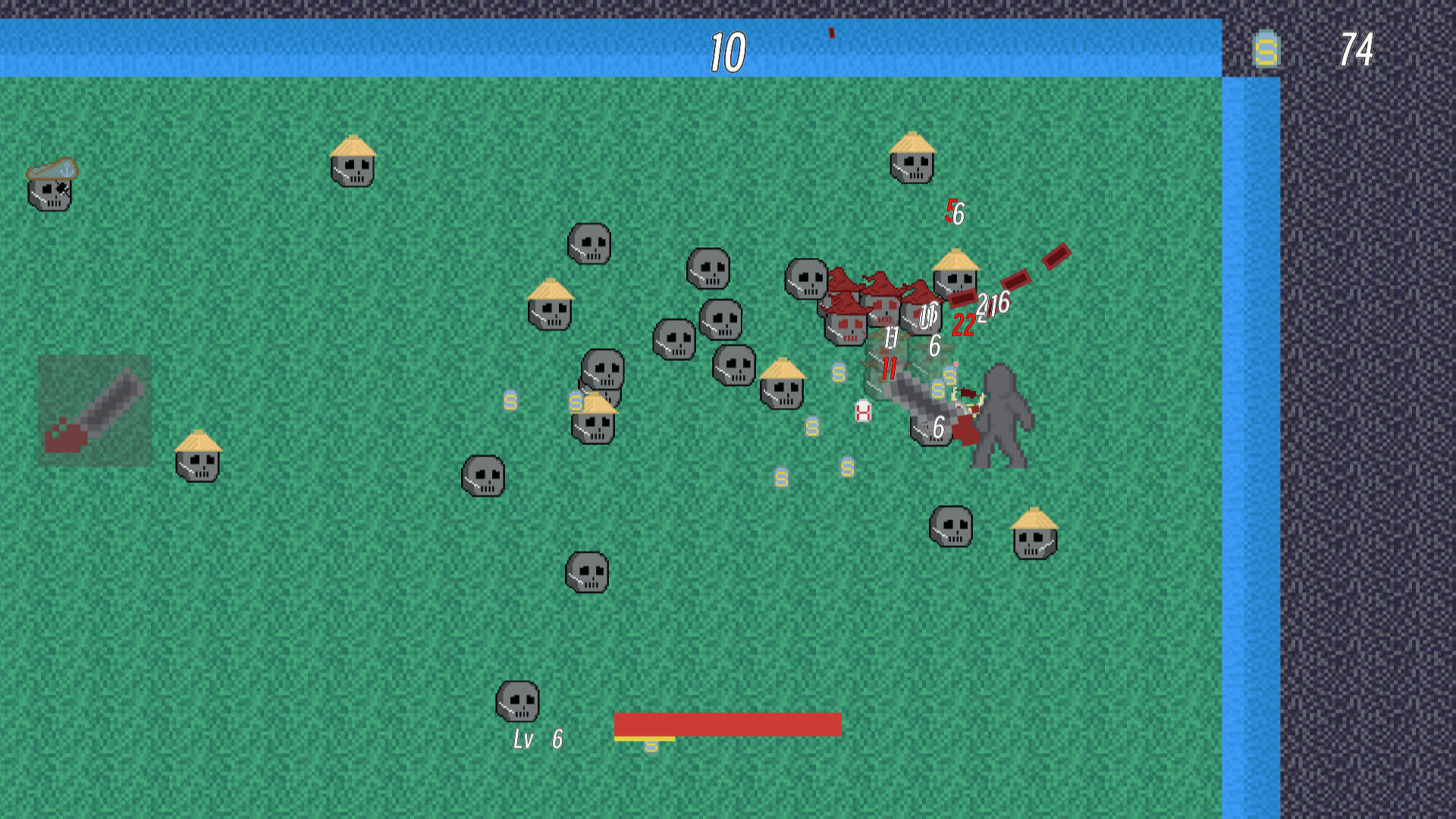Viewport: 1456px width, 819px height.
Task: Click a red dashed projectile near the top right
Action: pyautogui.click(x=1056, y=258)
